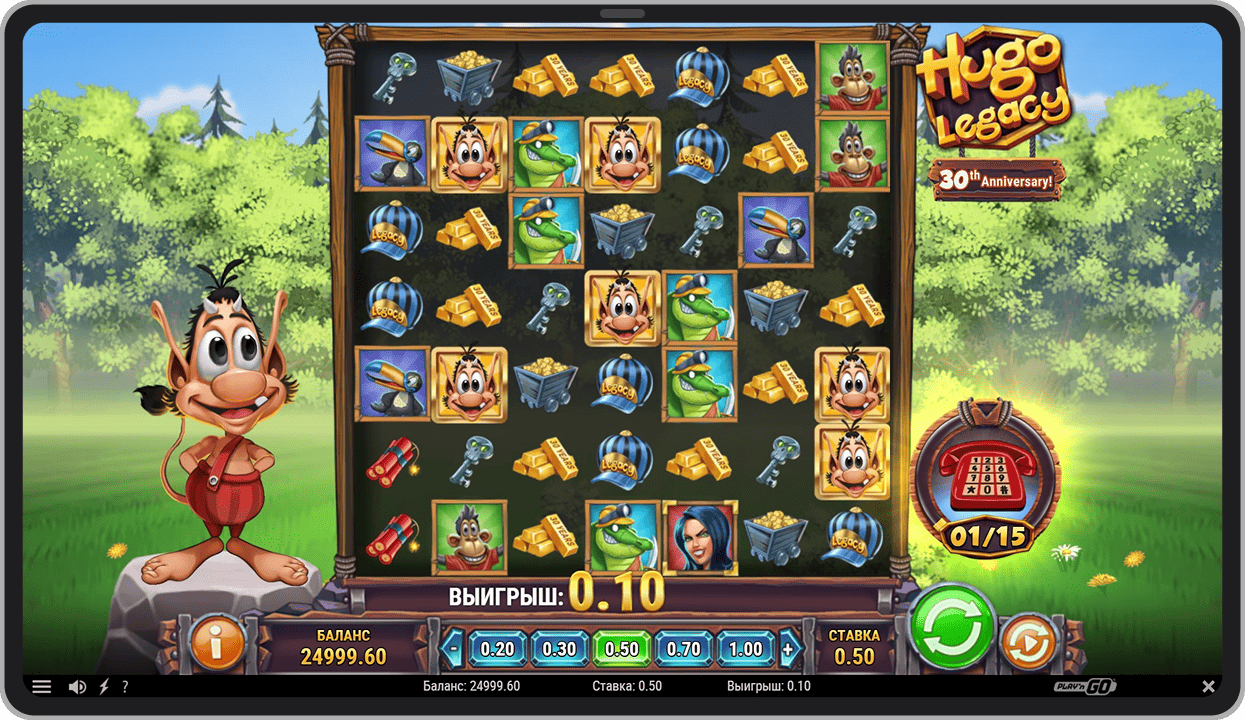This screenshot has width=1245, height=720.
Task: Set the bet to 0.70
Action: (684, 648)
